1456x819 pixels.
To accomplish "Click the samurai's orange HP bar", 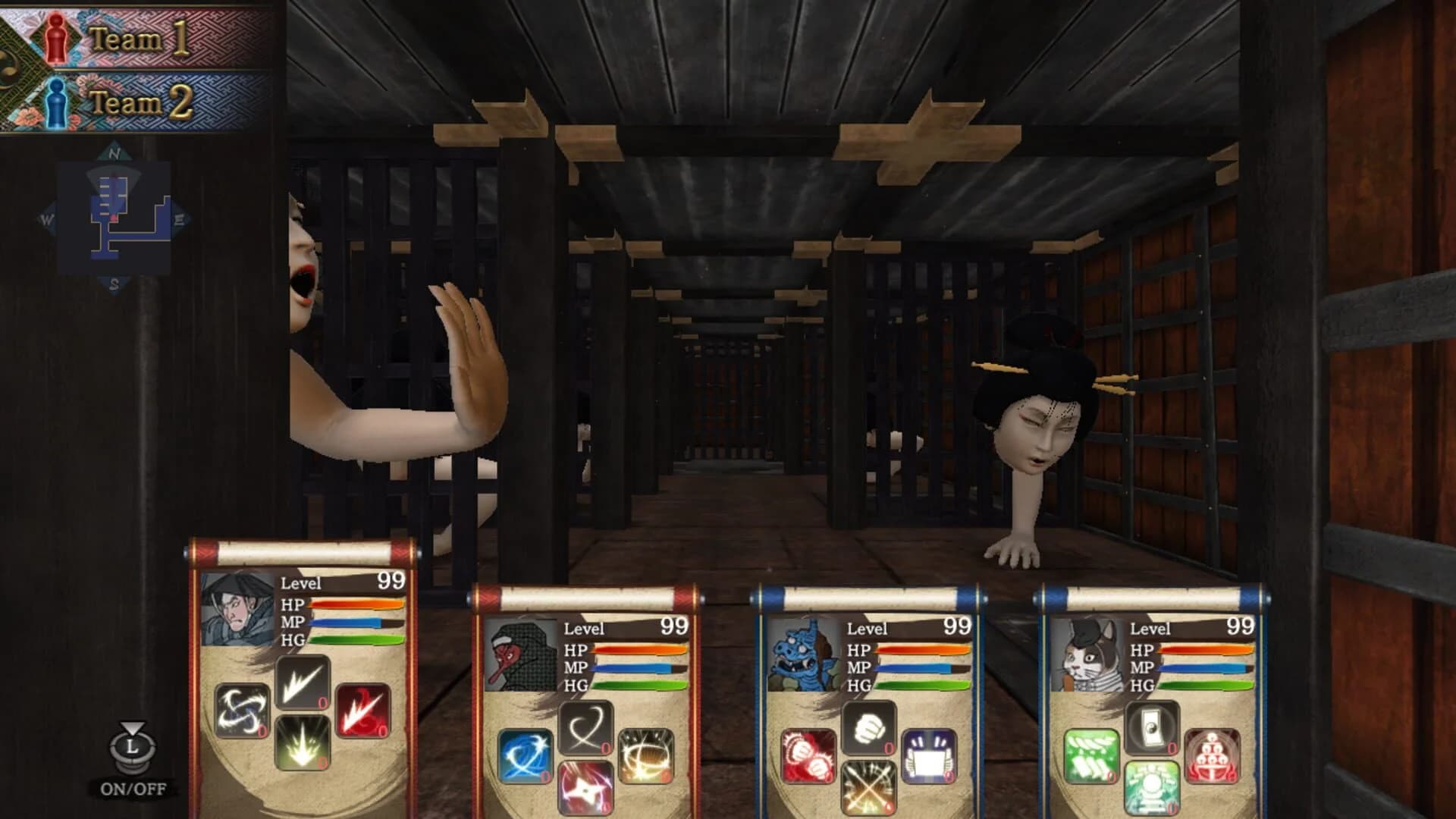I will (x=356, y=603).
